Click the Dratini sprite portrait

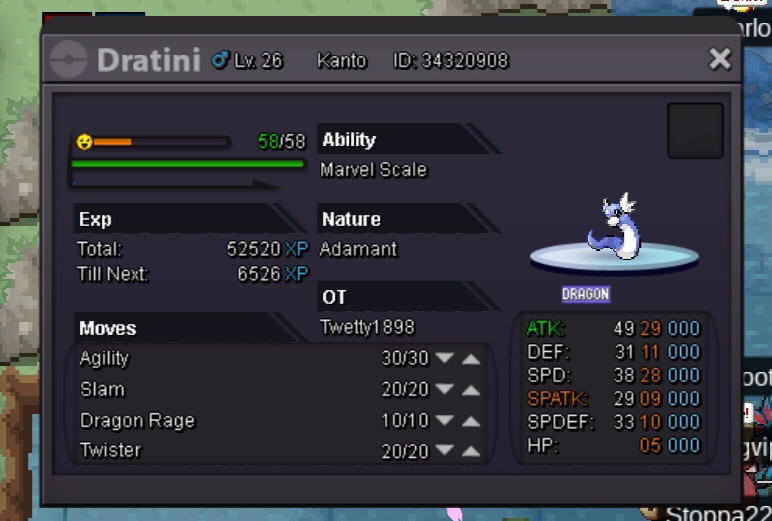point(613,231)
